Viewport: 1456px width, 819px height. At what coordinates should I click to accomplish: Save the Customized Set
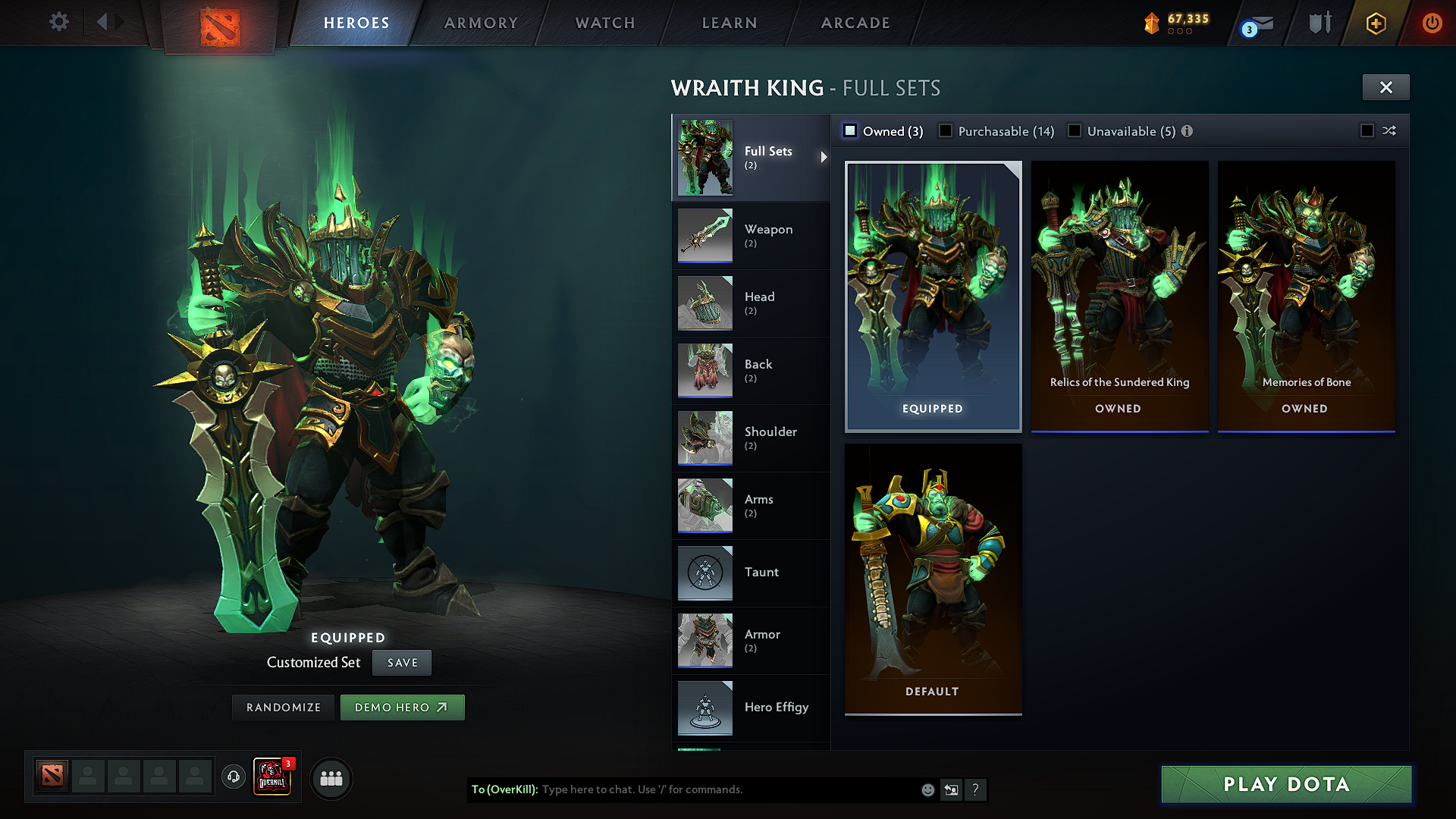point(401,662)
